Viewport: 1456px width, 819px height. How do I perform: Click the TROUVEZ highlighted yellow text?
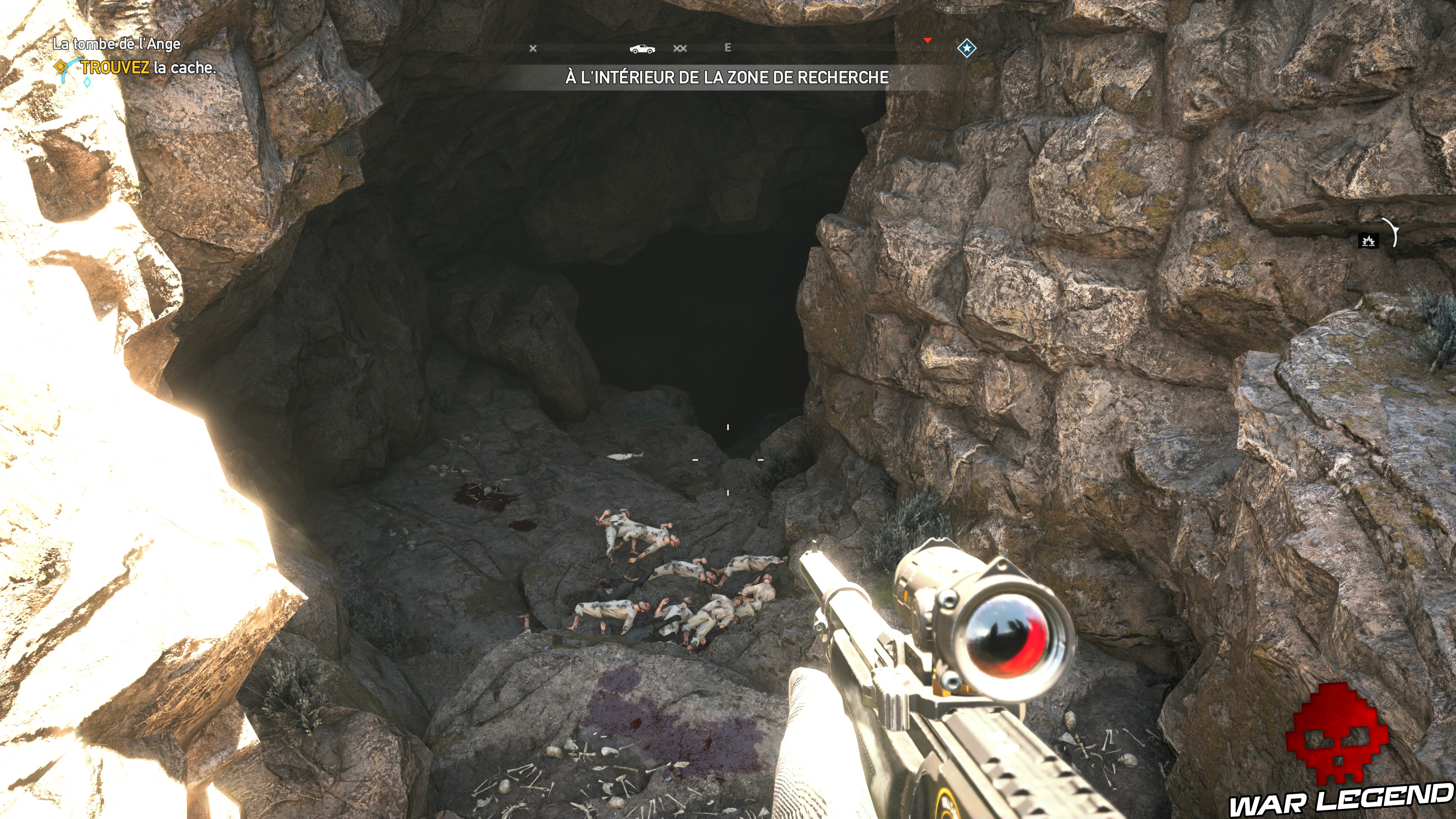coord(116,68)
